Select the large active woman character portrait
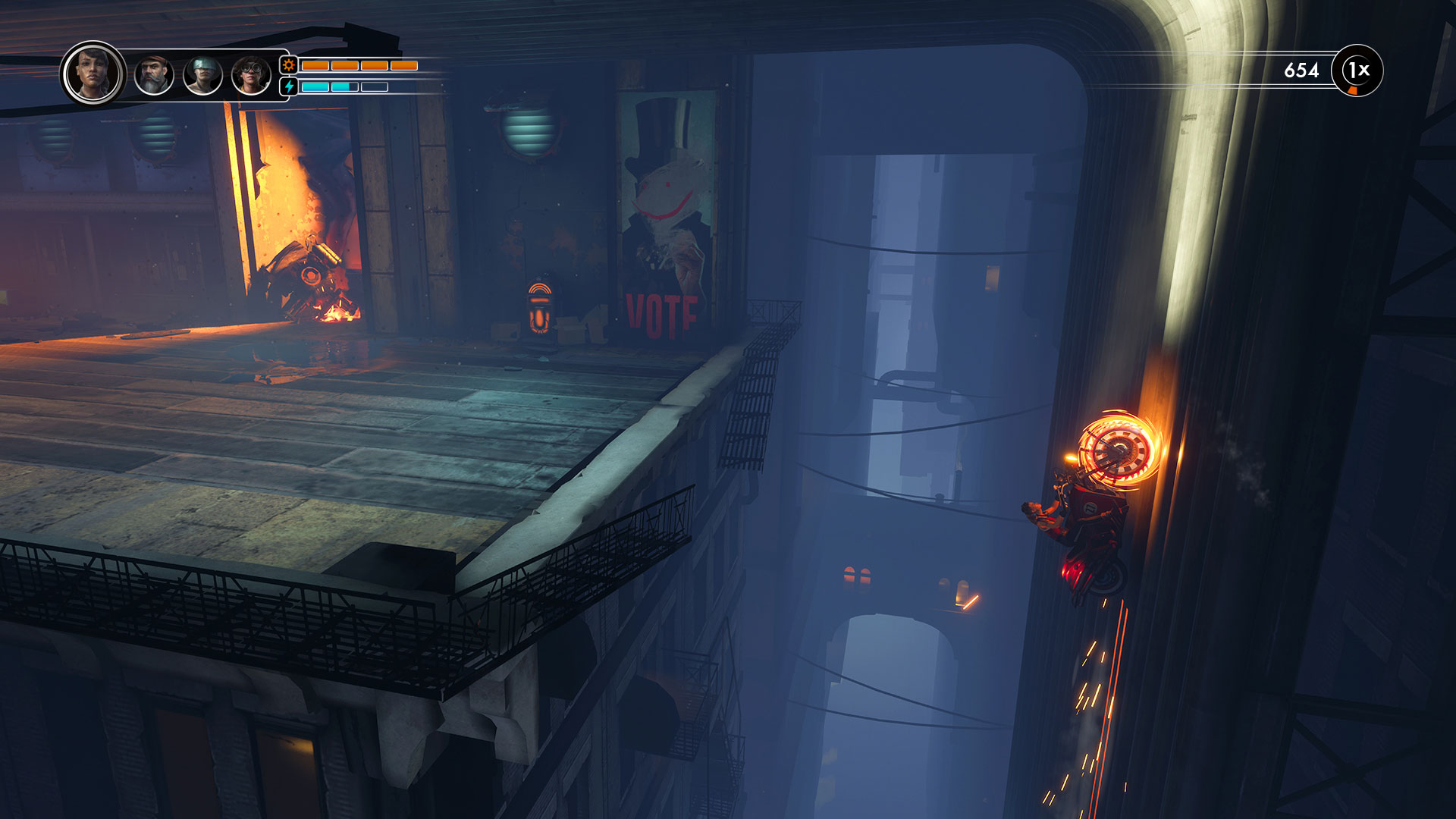The height and width of the screenshot is (819, 1456). 93,74
